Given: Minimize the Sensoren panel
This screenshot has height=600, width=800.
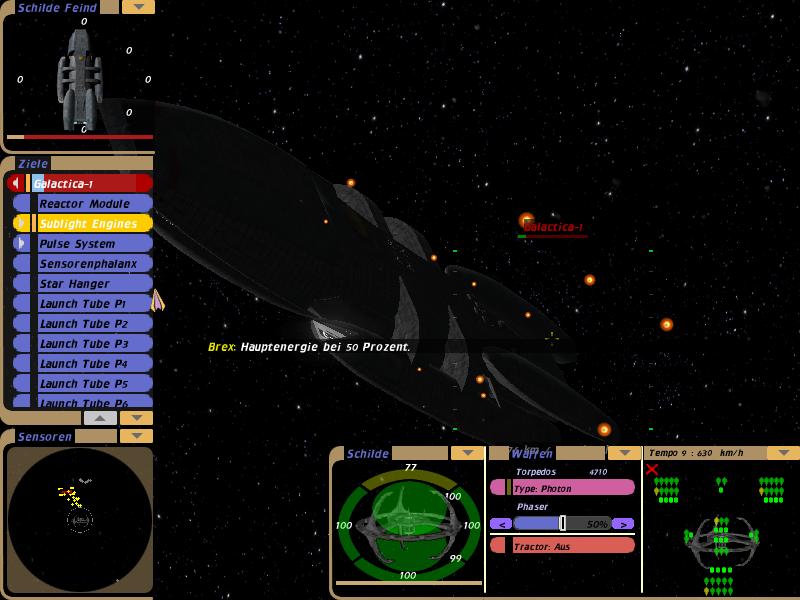Looking at the screenshot, I should point(136,436).
